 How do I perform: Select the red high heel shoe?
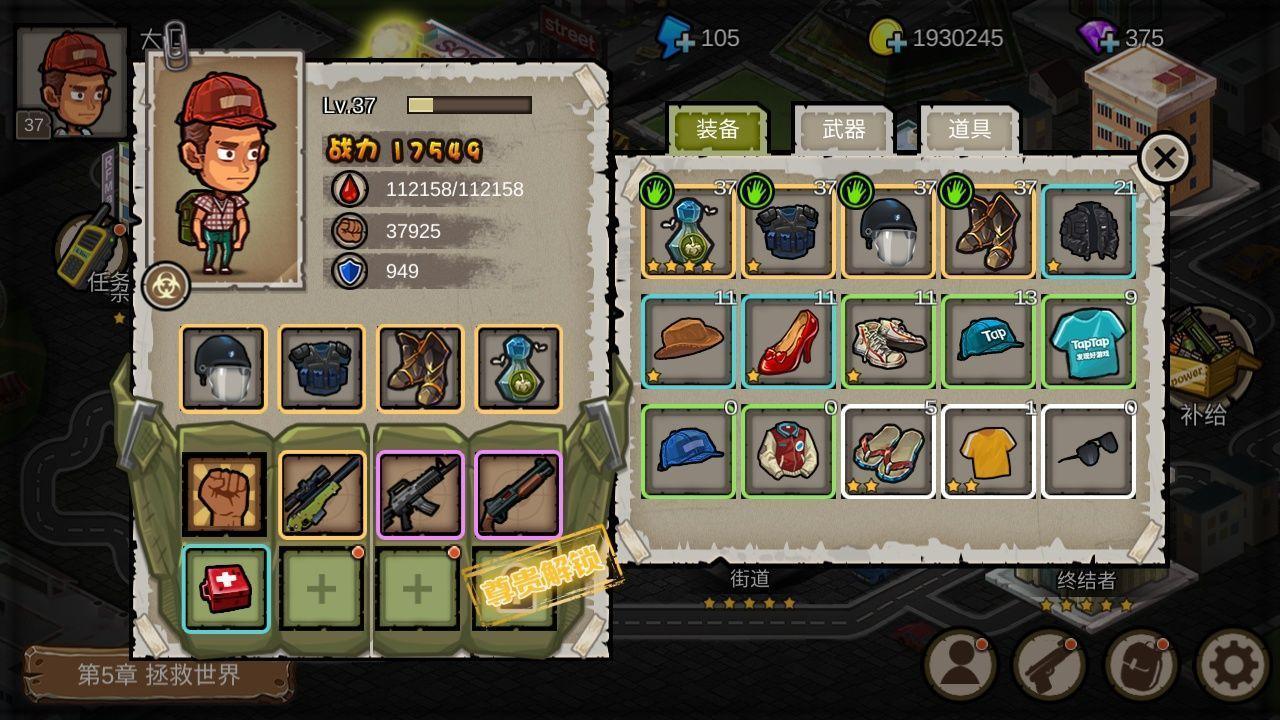click(x=788, y=340)
